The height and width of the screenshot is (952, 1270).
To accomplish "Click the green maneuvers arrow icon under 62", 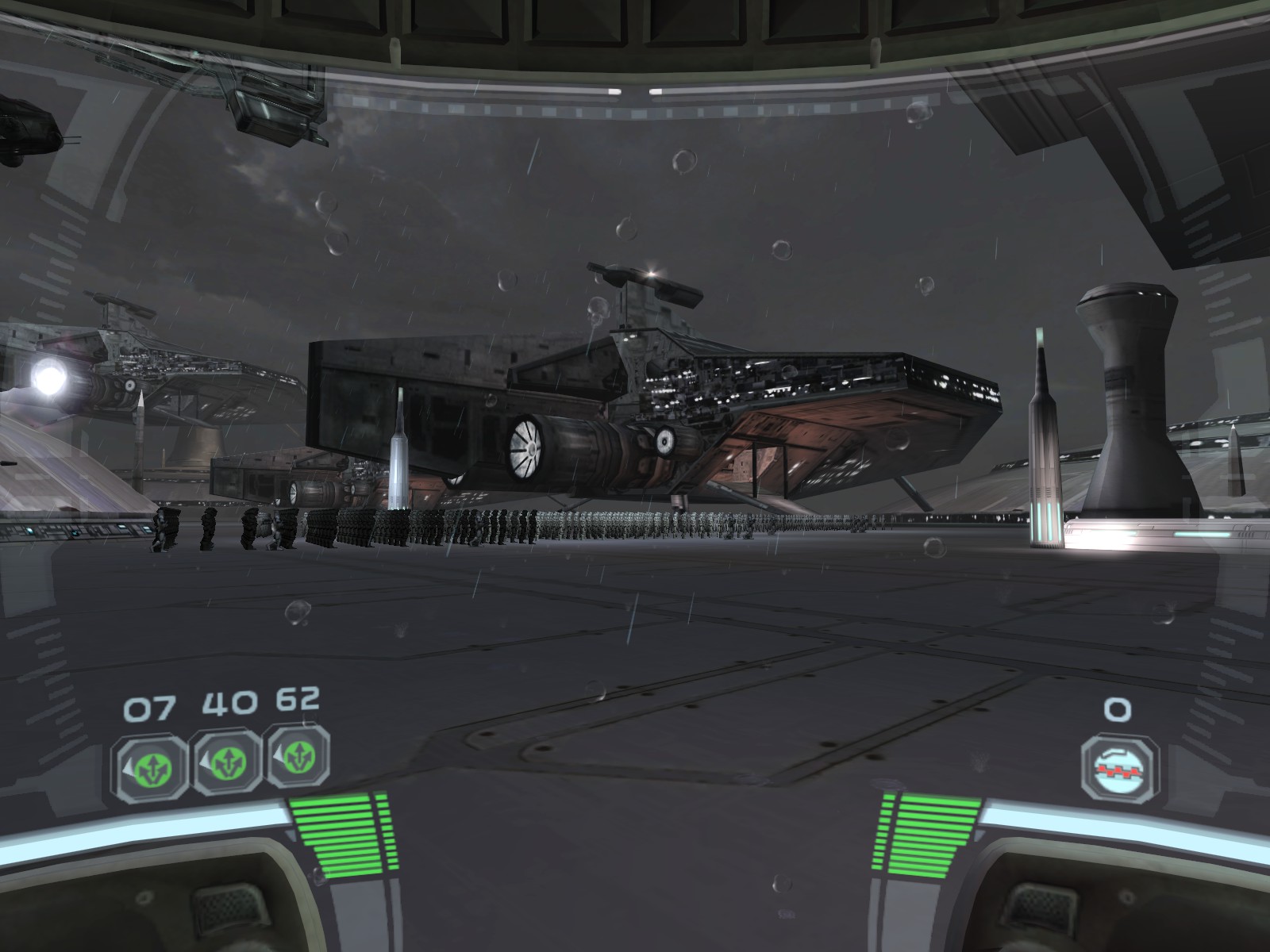I will pos(302,758).
